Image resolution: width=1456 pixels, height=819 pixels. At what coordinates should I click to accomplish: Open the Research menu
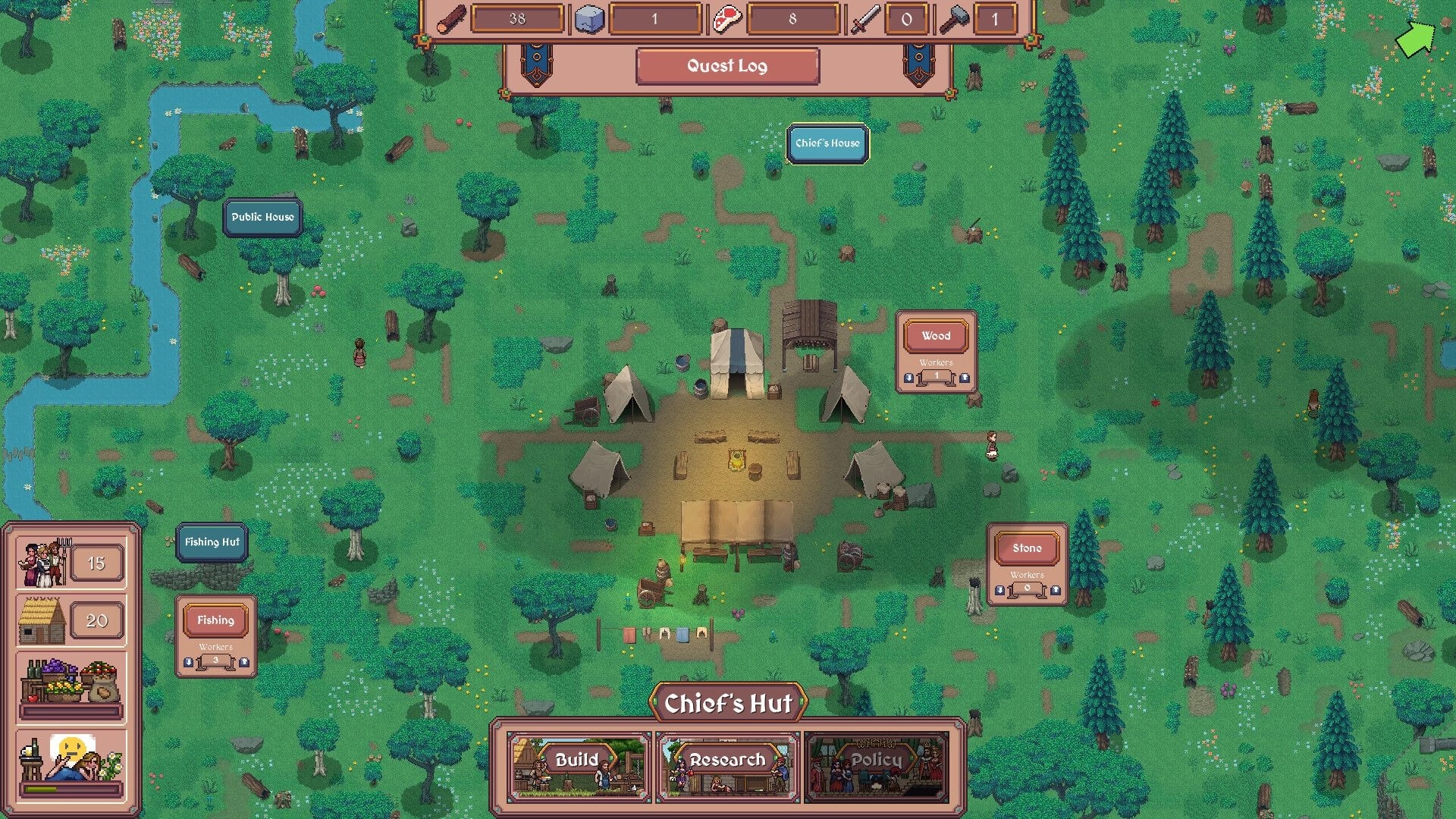pyautogui.click(x=727, y=760)
